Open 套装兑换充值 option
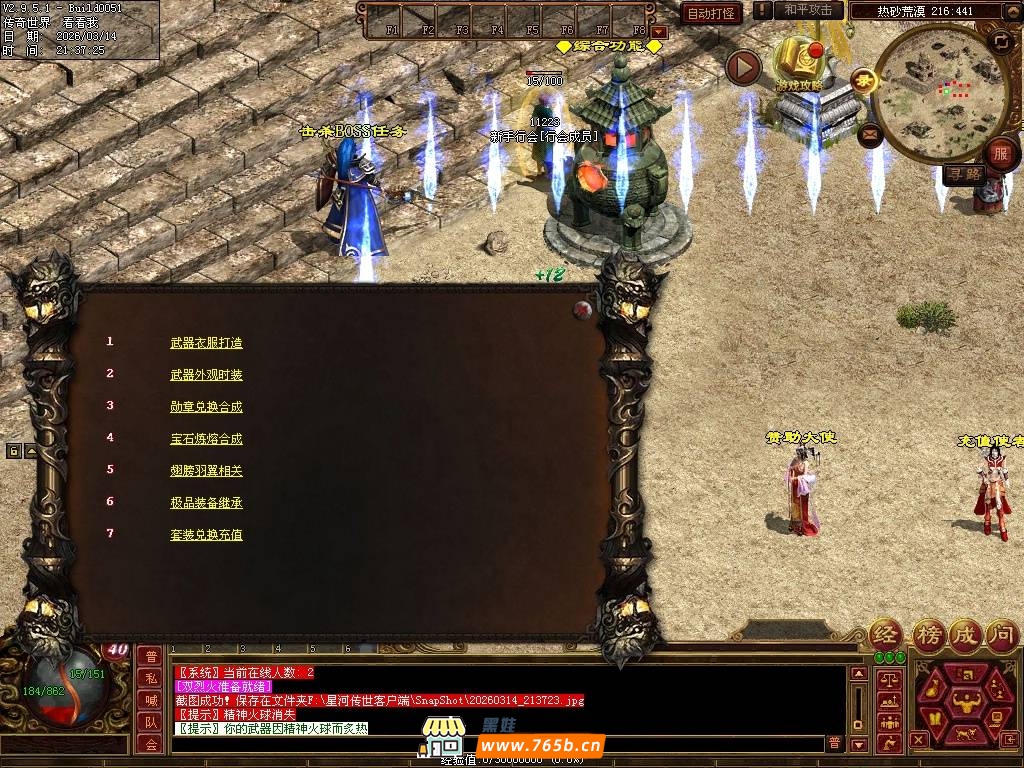Viewport: 1024px width, 768px height. tap(206, 535)
